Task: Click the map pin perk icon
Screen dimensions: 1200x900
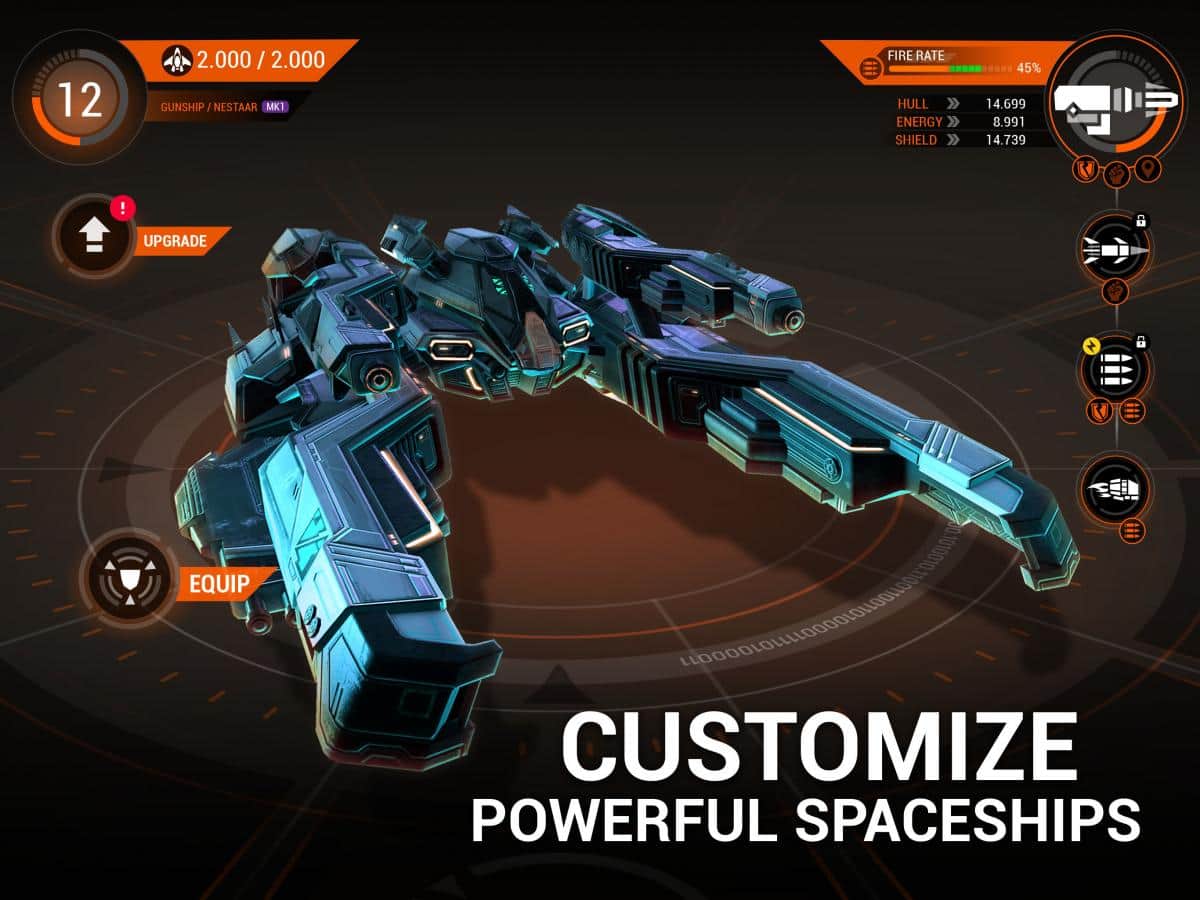Action: pos(1149,170)
